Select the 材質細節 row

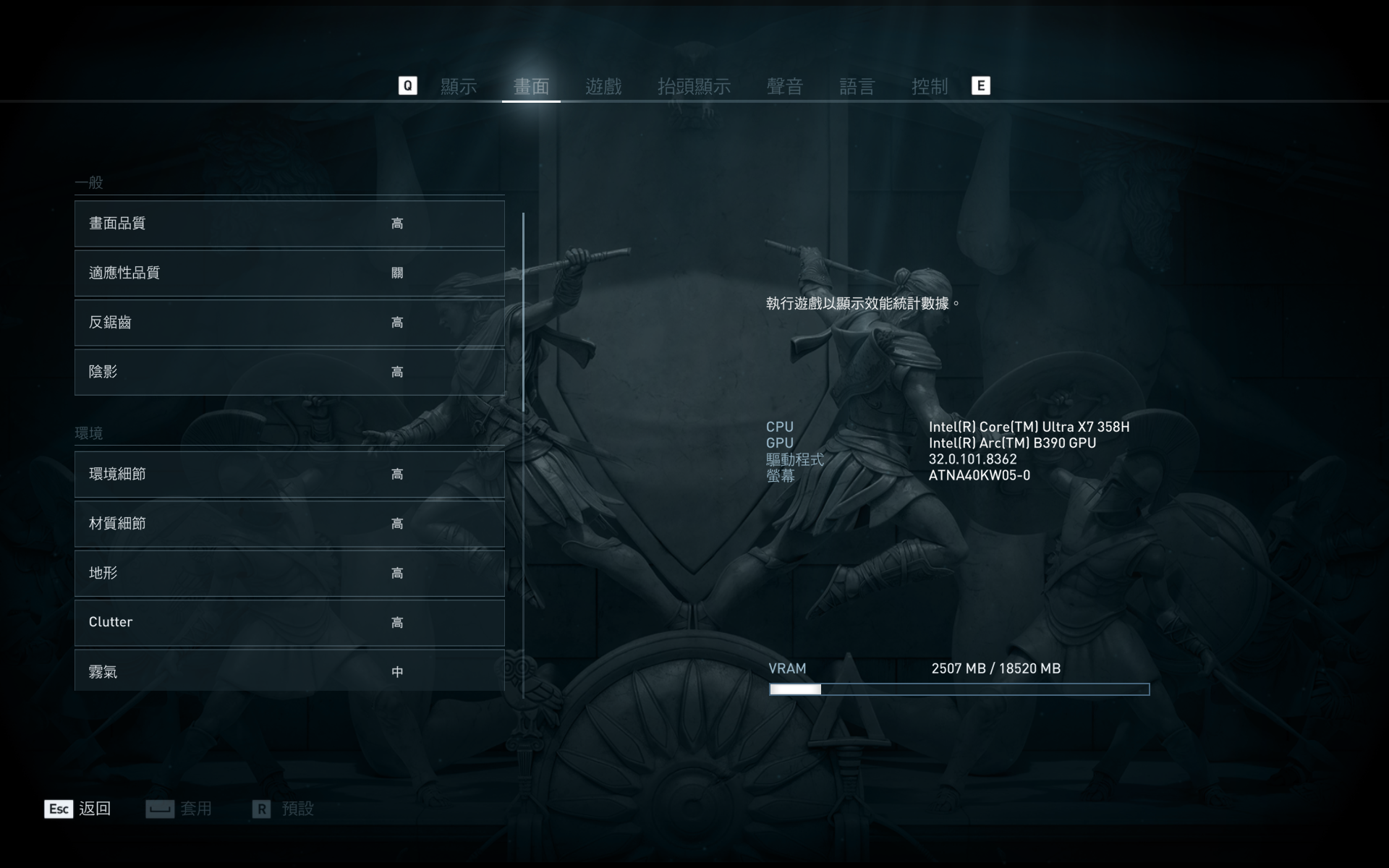click(x=289, y=524)
